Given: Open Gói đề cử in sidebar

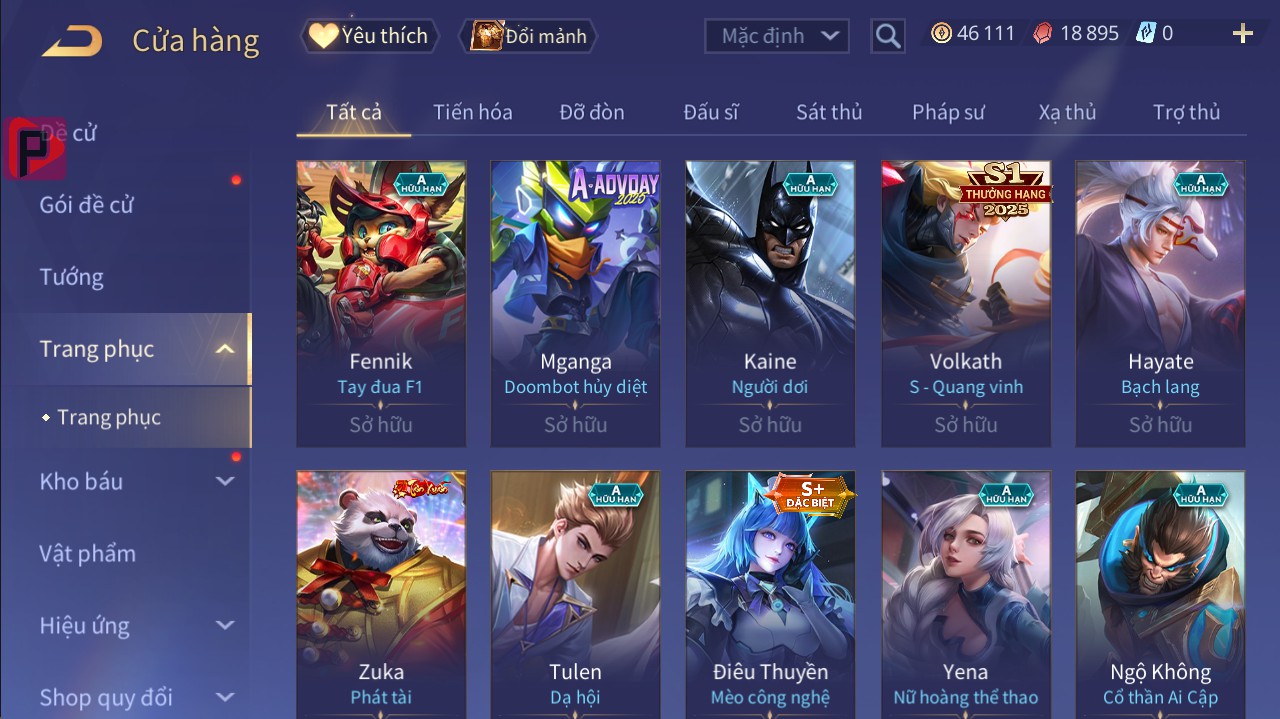Looking at the screenshot, I should (86, 205).
